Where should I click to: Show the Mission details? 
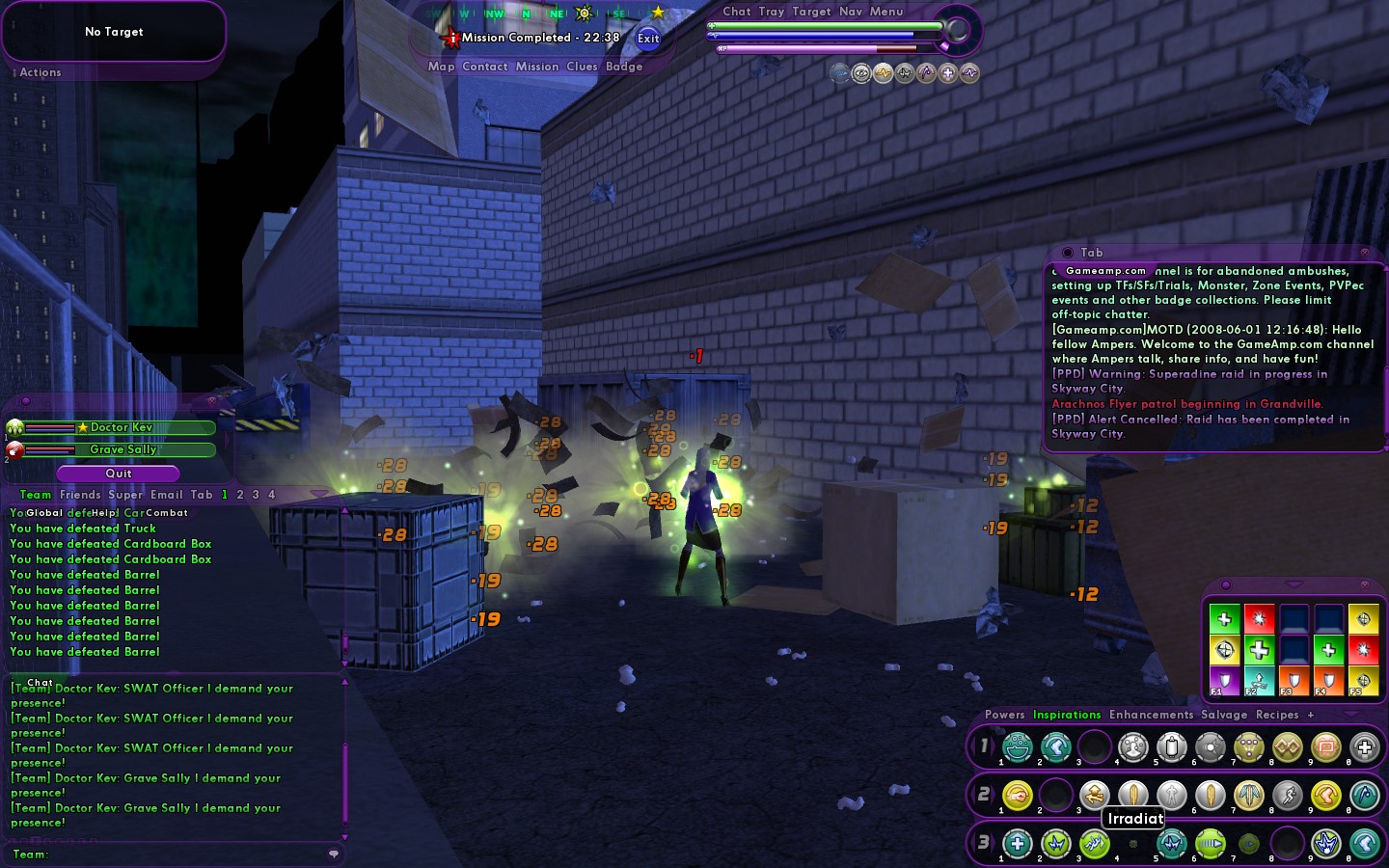coord(537,67)
